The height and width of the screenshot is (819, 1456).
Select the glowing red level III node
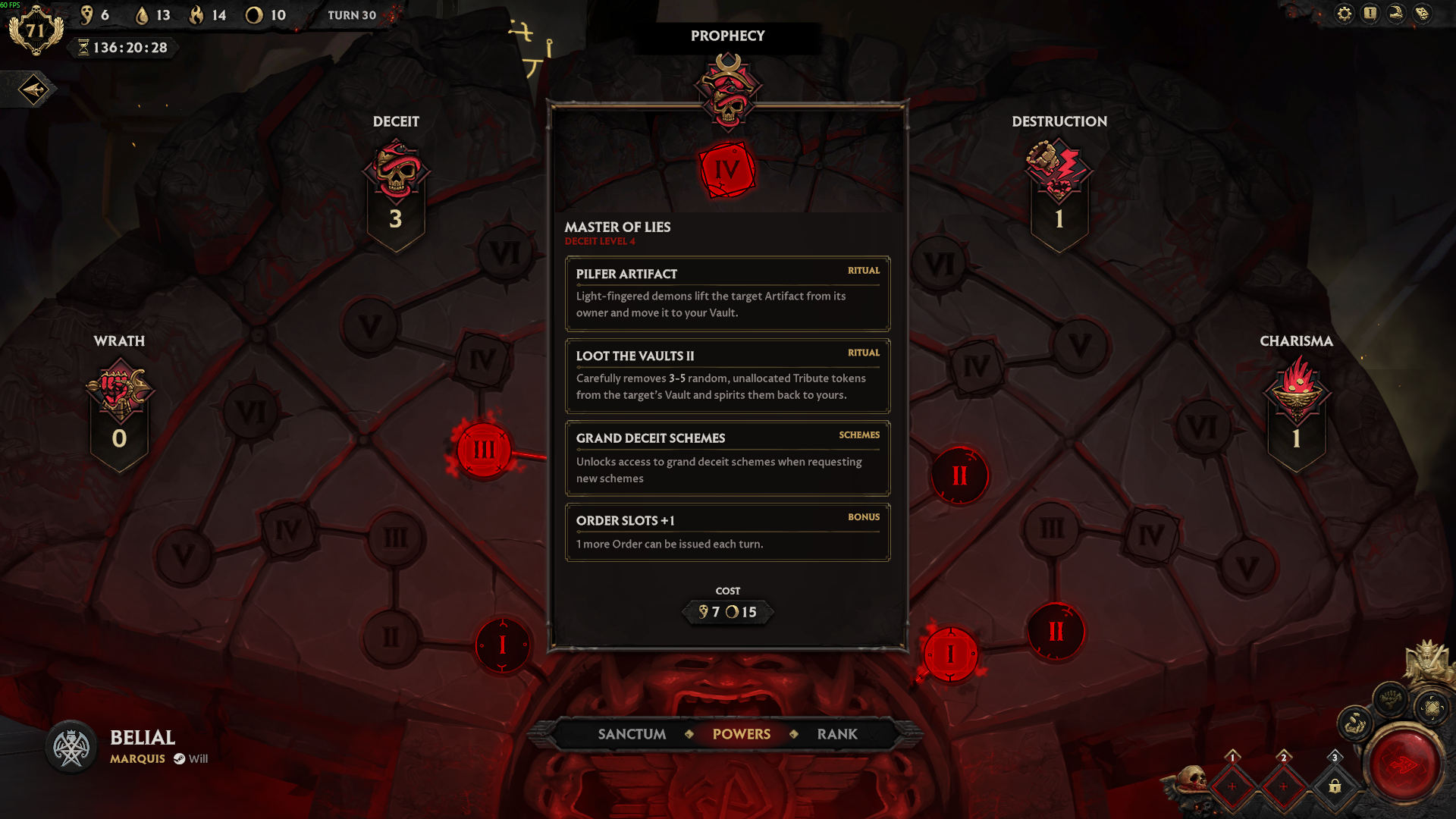tap(484, 450)
